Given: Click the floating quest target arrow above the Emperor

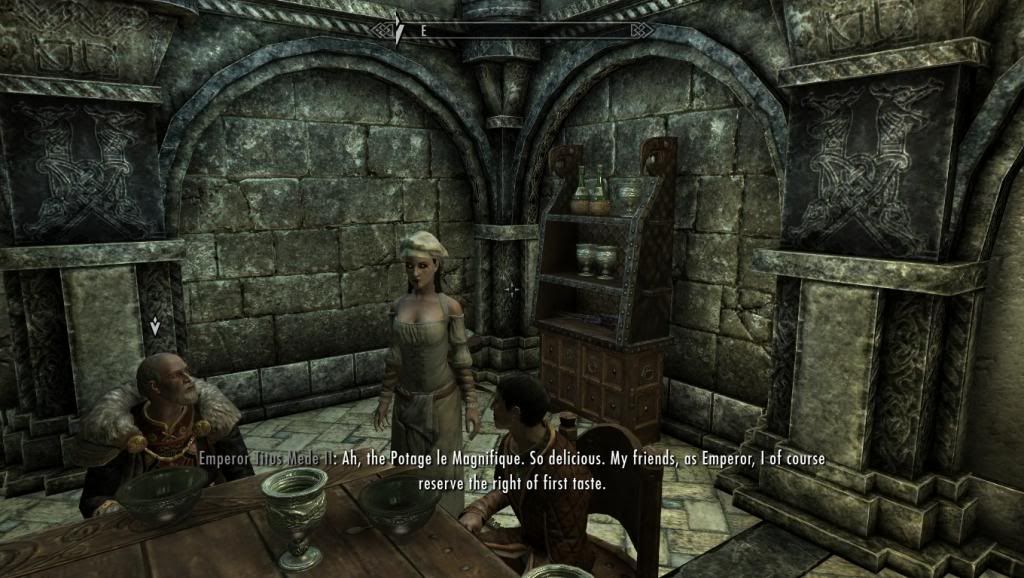Looking at the screenshot, I should click(x=155, y=325).
